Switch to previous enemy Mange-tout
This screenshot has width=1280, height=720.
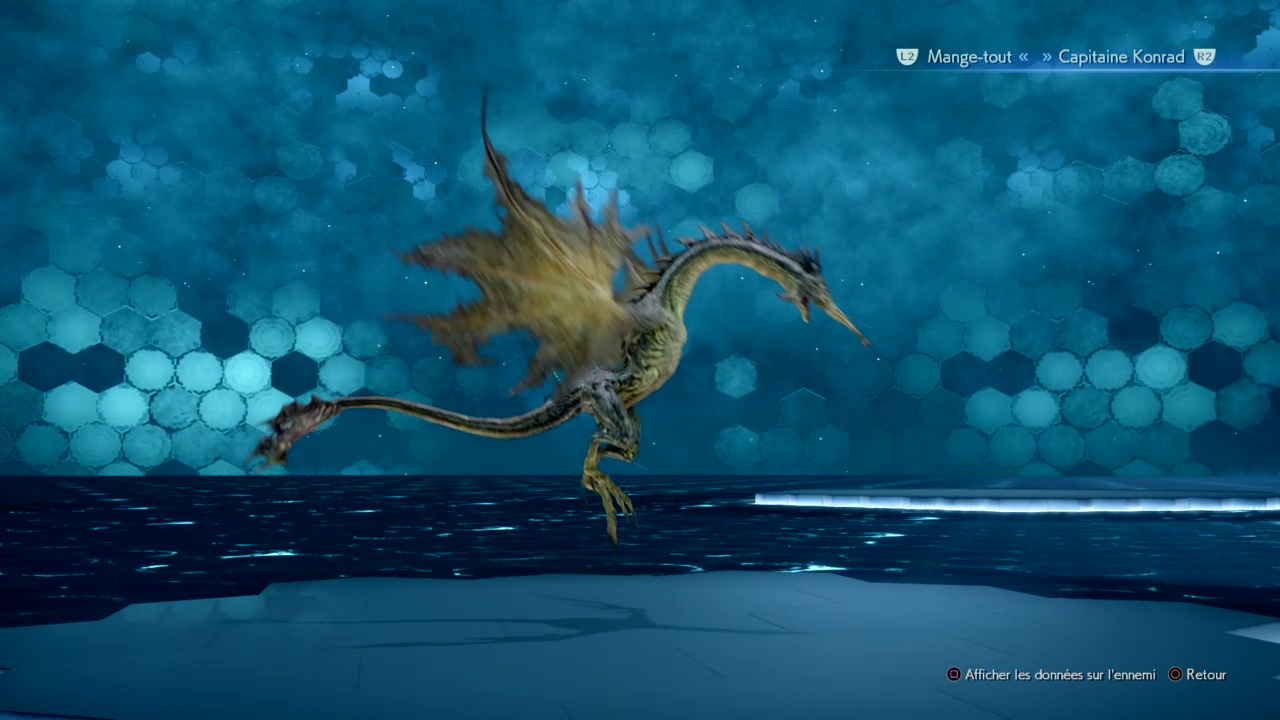tap(966, 57)
